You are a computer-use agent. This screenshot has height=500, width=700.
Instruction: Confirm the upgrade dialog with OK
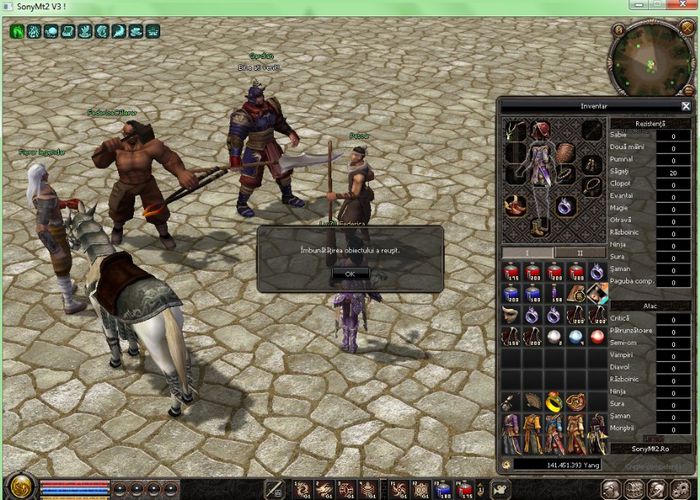click(349, 272)
